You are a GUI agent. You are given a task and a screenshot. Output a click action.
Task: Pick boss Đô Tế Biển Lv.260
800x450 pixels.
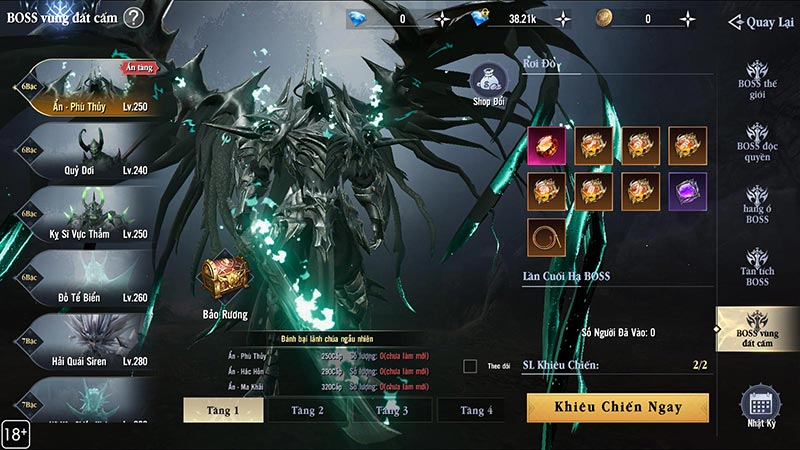[85, 280]
